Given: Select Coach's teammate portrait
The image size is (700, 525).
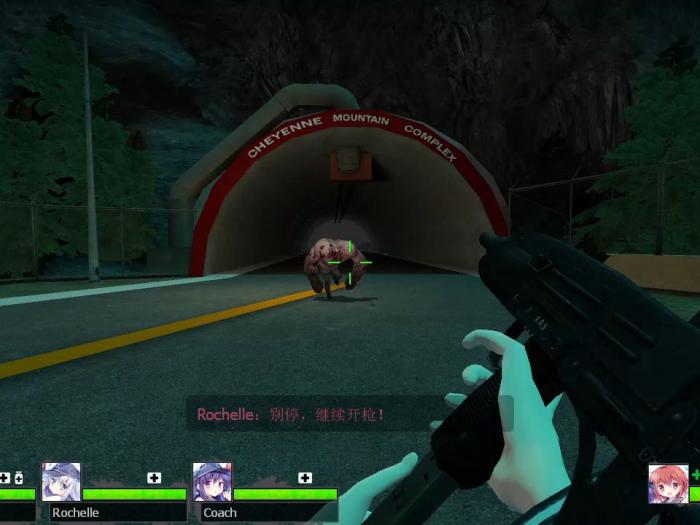Looking at the screenshot, I should click(x=212, y=482).
